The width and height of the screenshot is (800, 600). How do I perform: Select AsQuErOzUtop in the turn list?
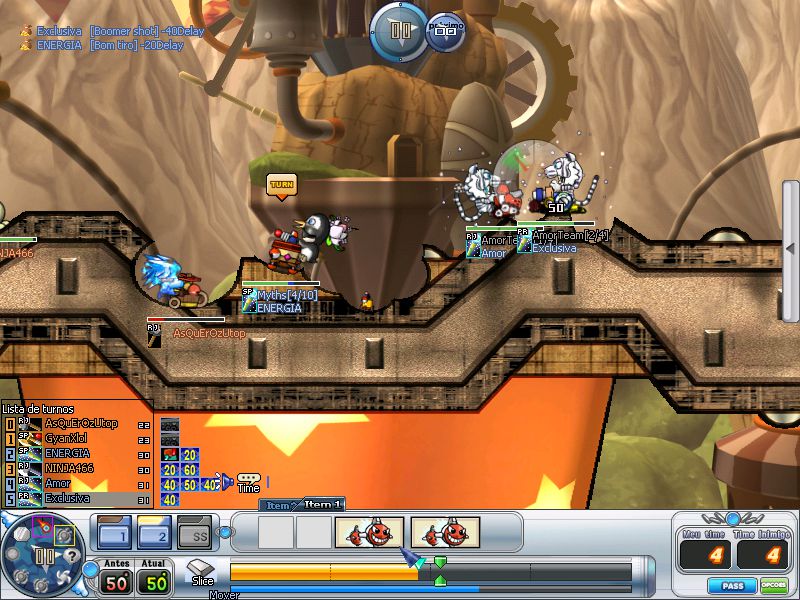(x=80, y=424)
